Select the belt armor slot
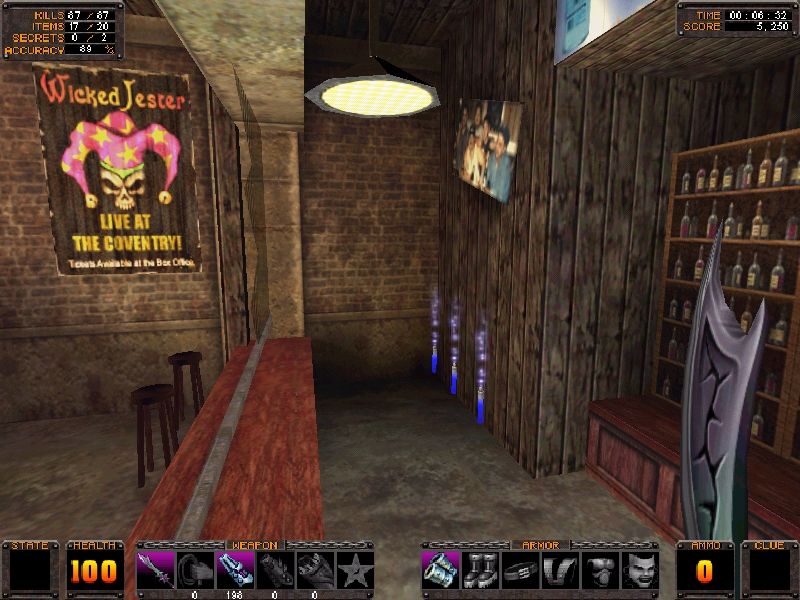The height and width of the screenshot is (600, 800). coord(520,570)
